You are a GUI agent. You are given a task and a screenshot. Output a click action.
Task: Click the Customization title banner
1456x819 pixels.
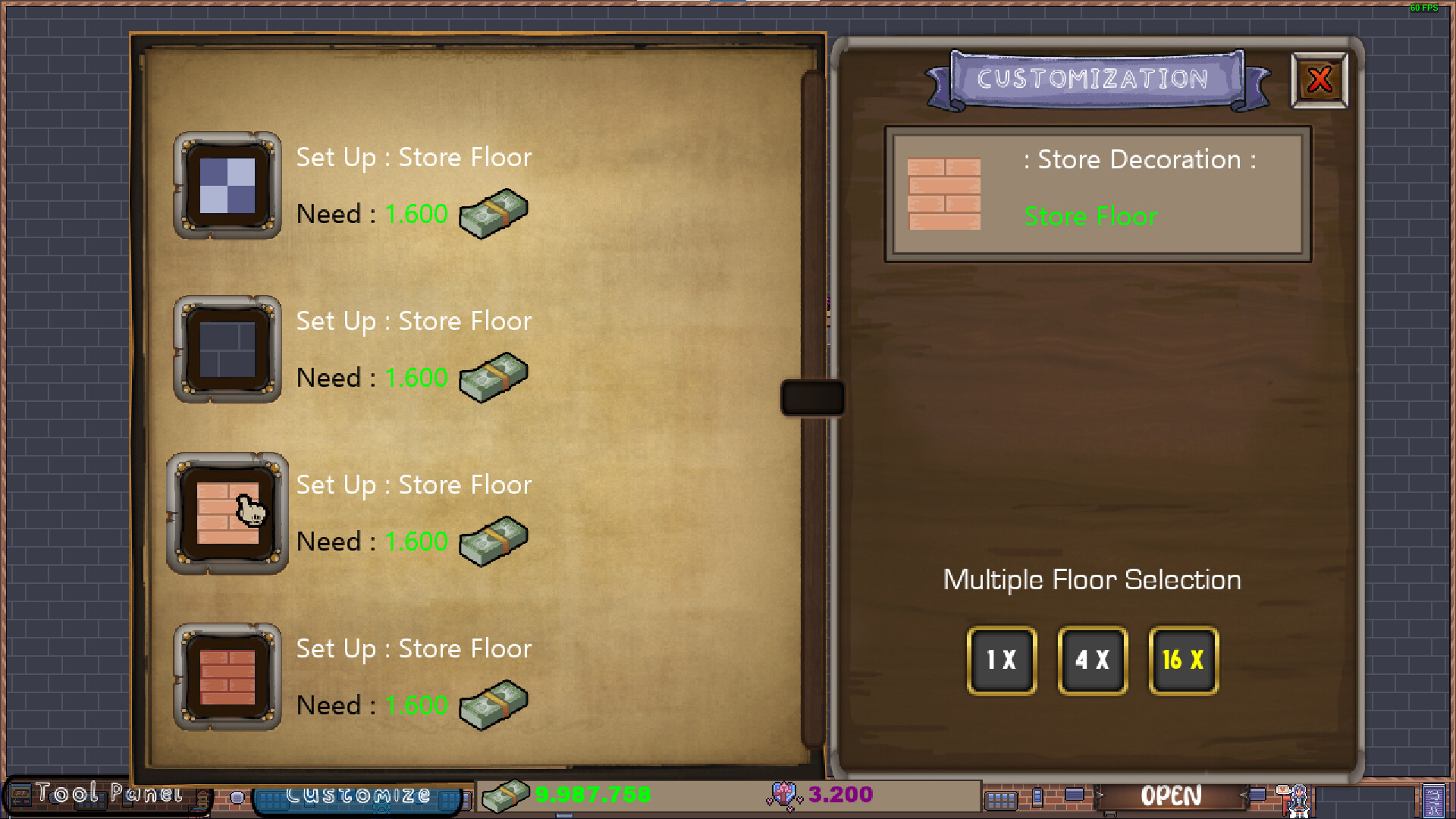[x=1094, y=79]
